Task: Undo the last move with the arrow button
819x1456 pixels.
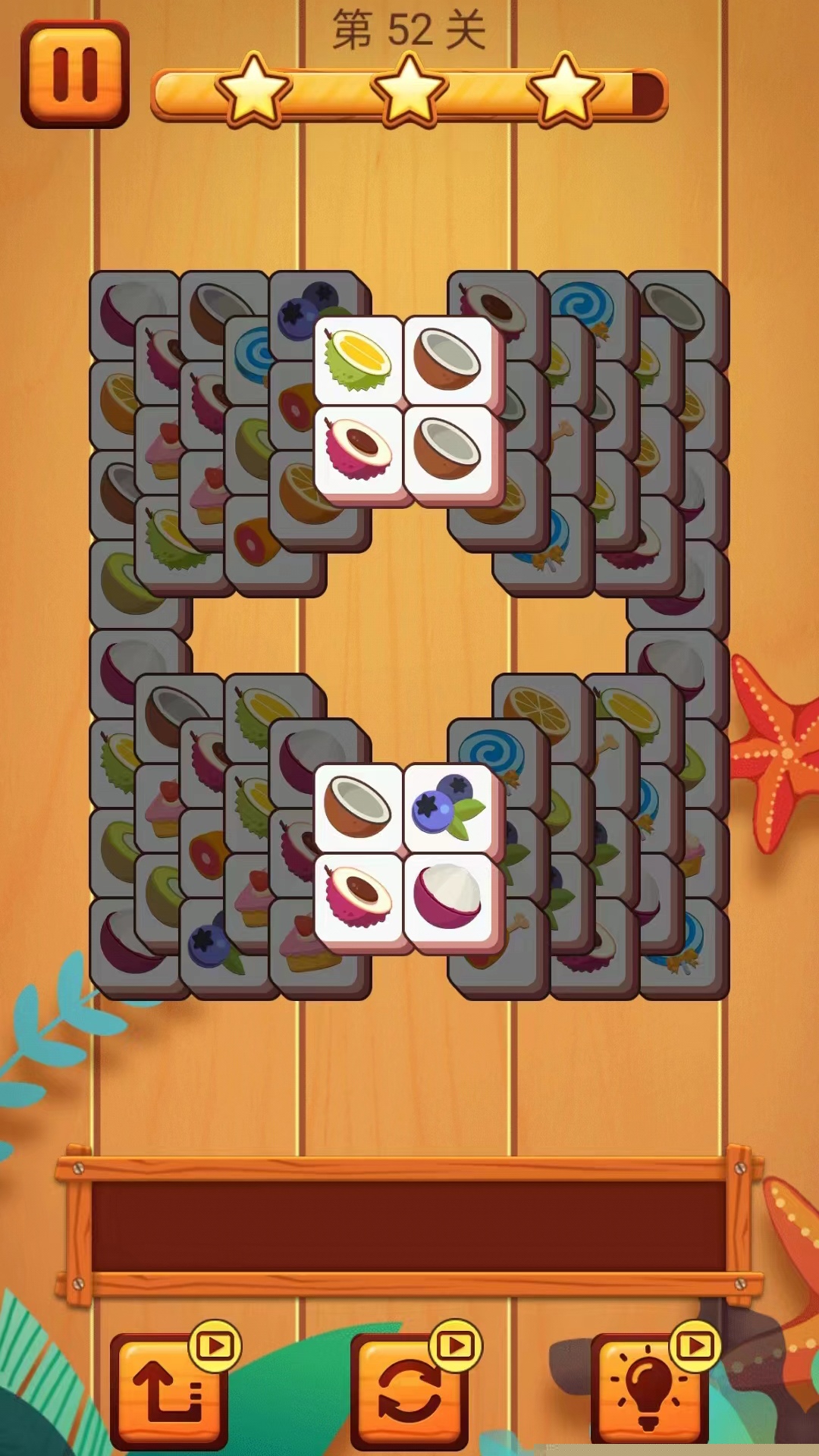Action: tap(170, 1389)
